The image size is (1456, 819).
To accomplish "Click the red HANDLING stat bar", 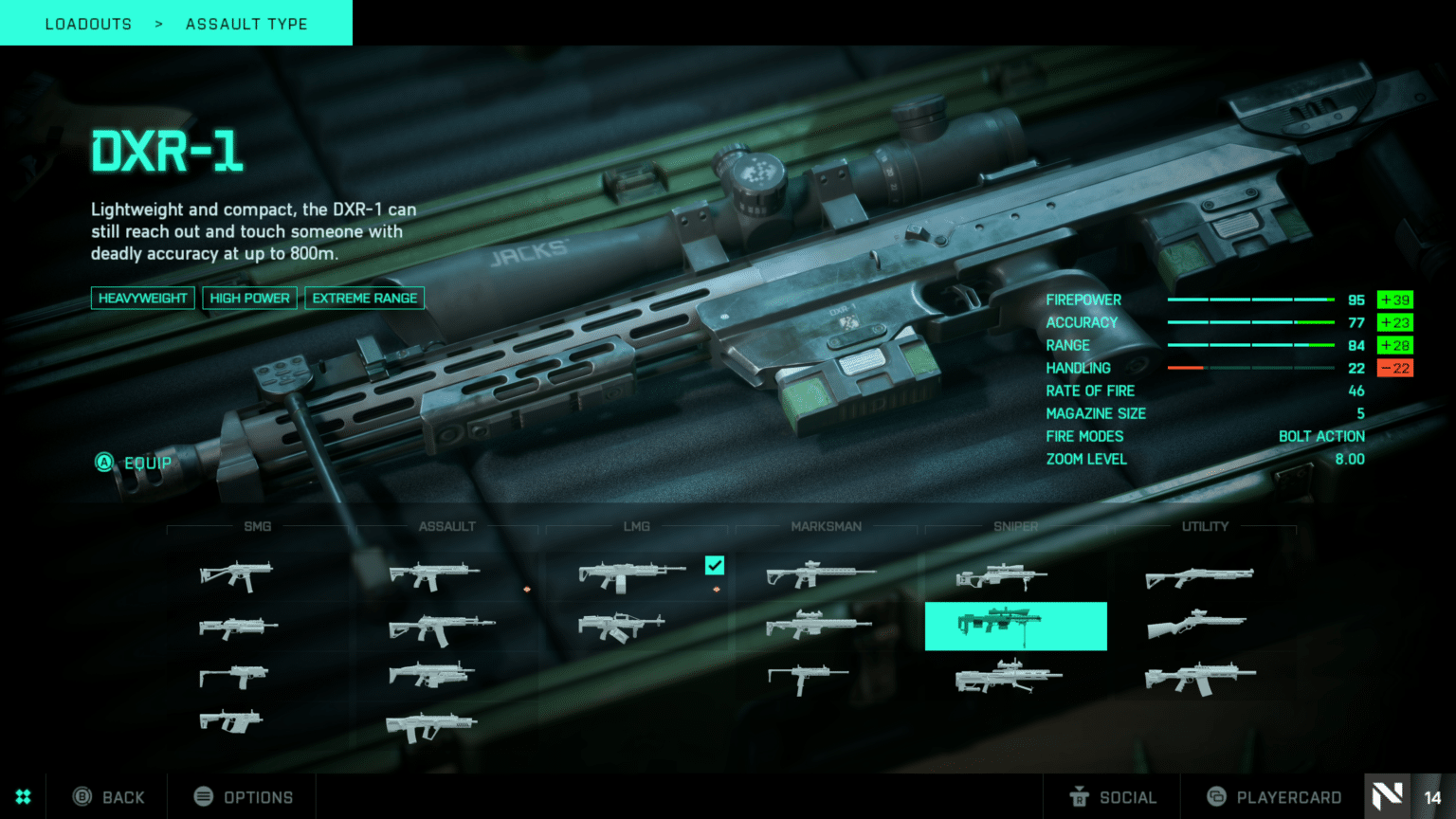I will [x=1187, y=368].
